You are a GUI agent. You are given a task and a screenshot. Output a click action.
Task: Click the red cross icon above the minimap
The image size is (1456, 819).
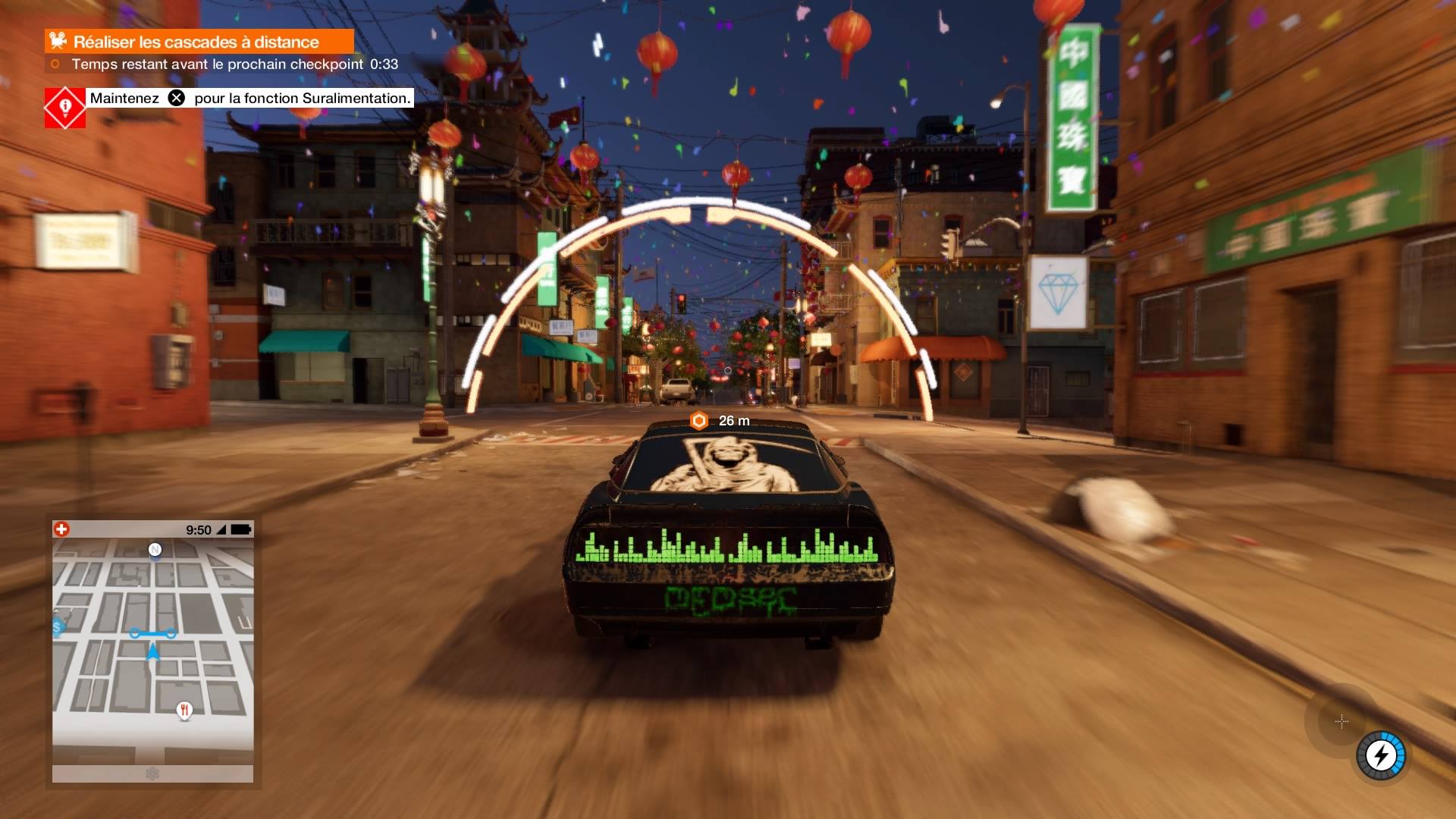tap(61, 529)
